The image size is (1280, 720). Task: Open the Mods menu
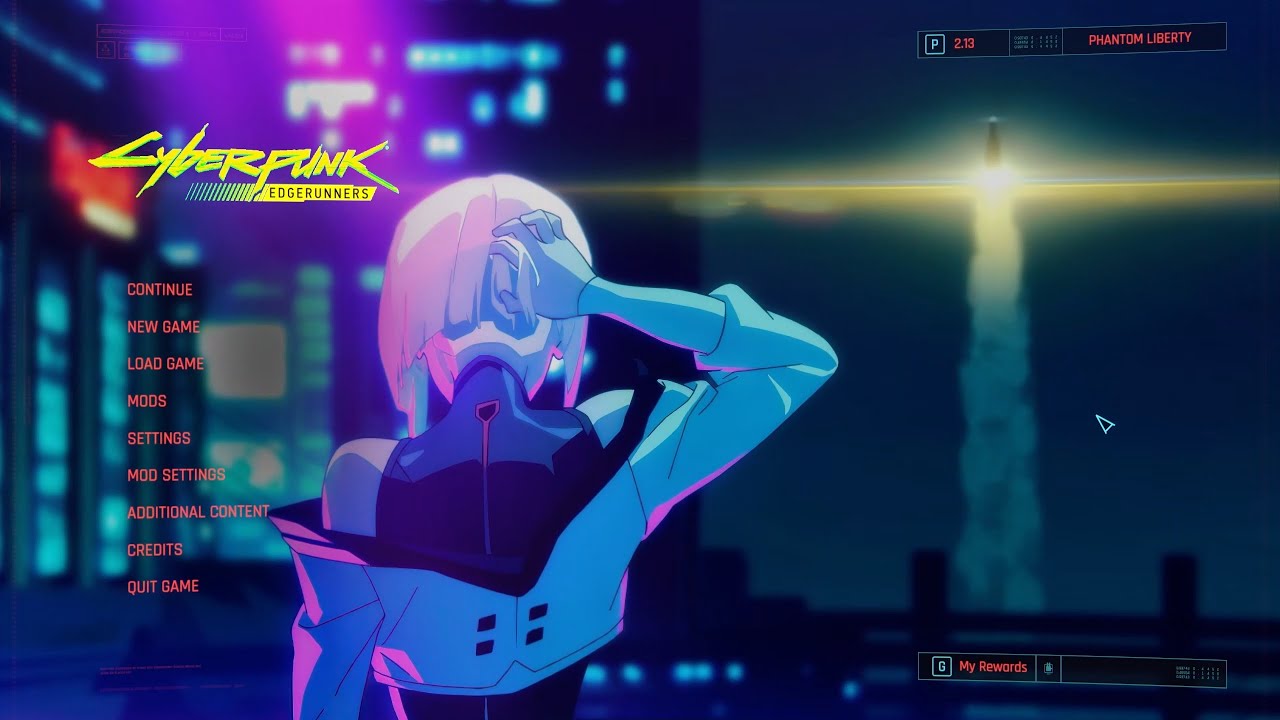point(145,401)
